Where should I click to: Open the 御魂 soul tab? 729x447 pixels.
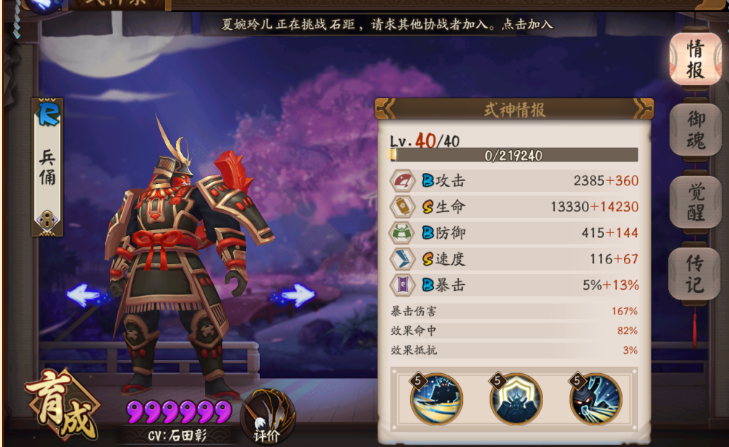pyautogui.click(x=695, y=131)
